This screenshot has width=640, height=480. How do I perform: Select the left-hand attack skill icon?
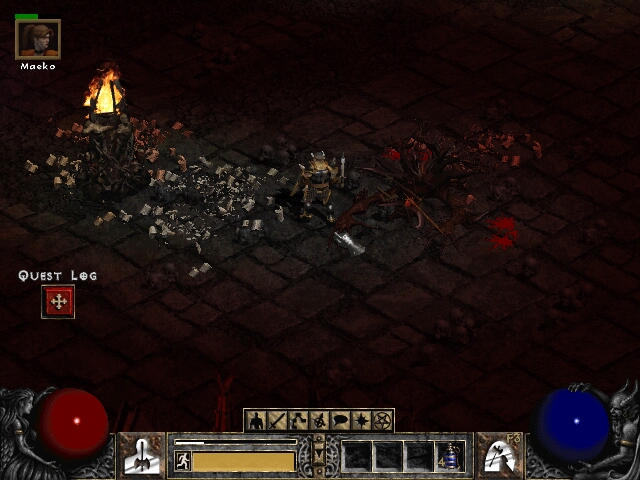[x=142, y=455]
